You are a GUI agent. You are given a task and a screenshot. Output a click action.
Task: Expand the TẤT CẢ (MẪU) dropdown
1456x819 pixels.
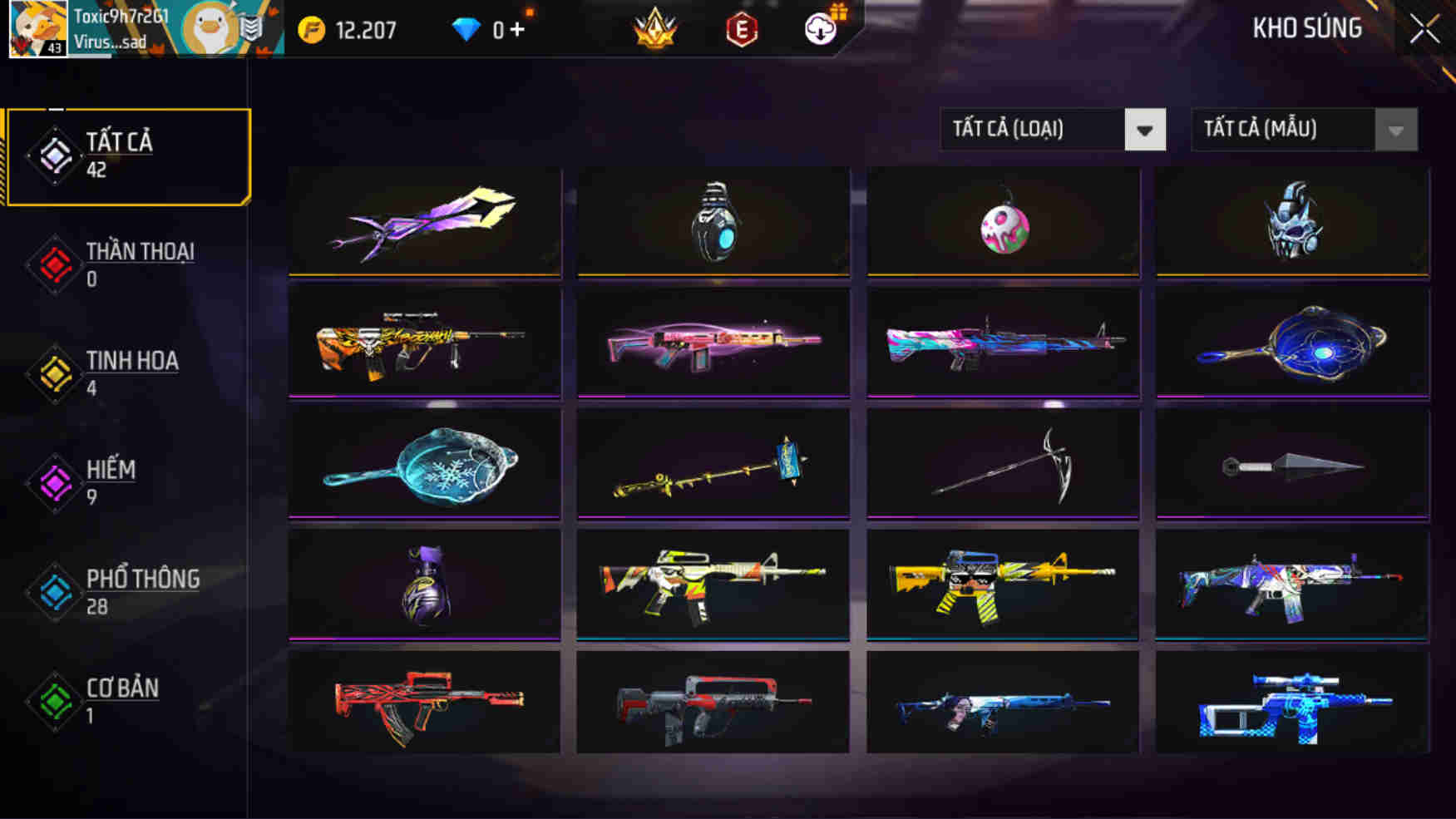[1302, 130]
